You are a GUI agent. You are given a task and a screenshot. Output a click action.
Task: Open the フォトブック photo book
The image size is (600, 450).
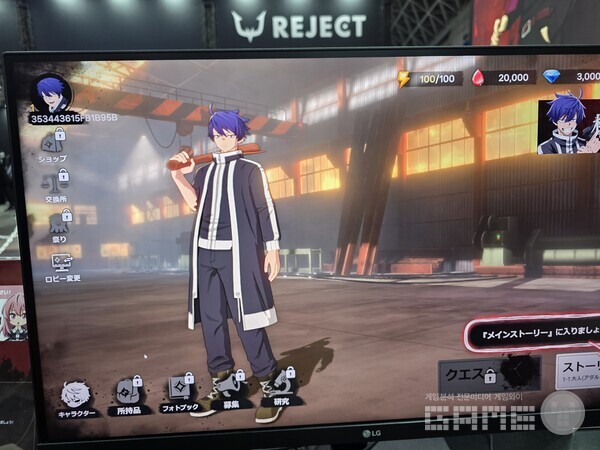click(181, 391)
